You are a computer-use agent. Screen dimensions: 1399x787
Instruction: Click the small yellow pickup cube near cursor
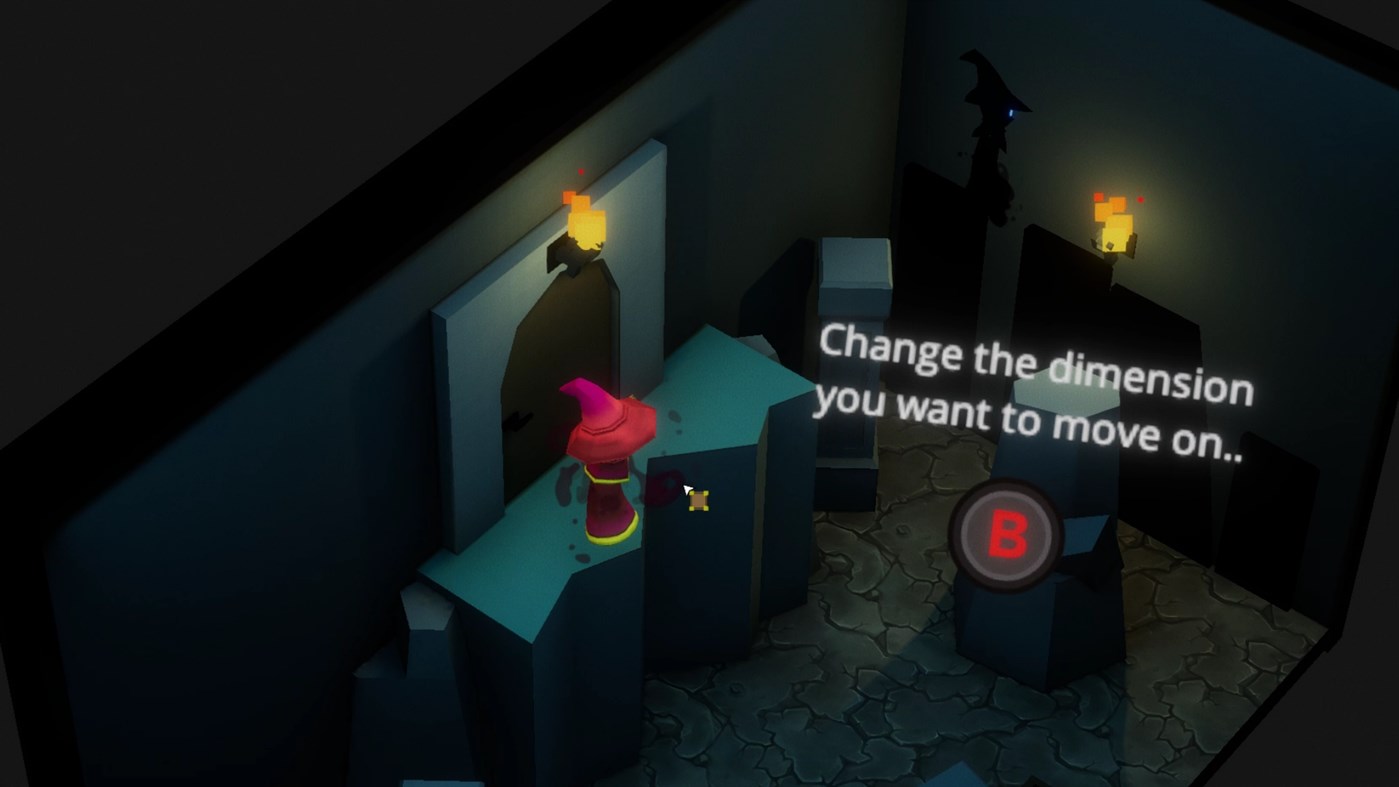[x=700, y=501]
